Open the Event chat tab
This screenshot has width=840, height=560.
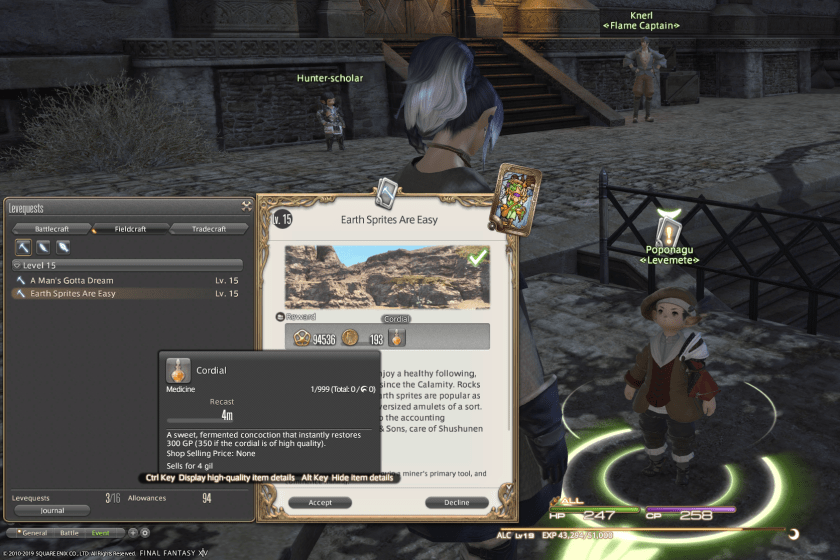click(100, 533)
